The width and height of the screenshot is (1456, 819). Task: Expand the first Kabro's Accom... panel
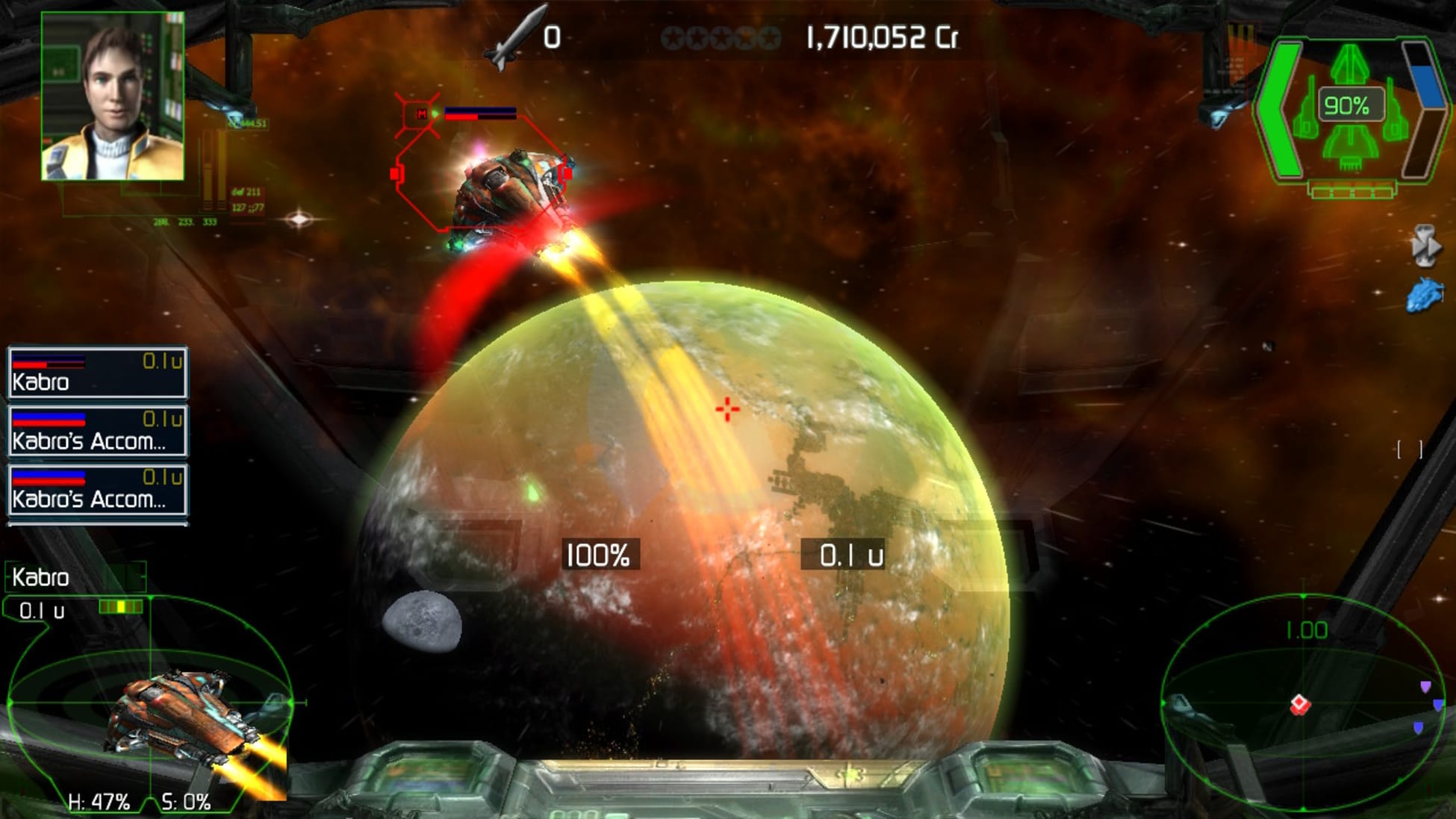tap(97, 432)
